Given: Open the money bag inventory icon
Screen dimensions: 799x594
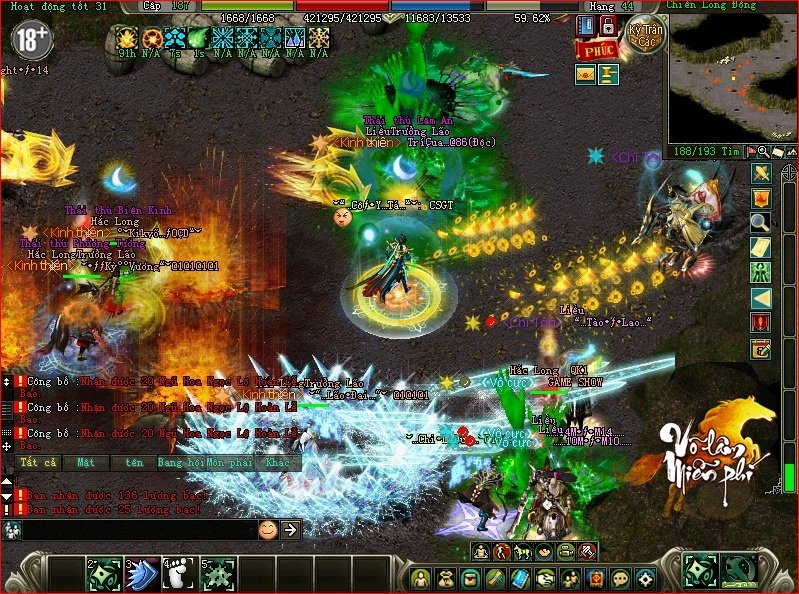Looking at the screenshot, I should click(446, 578).
